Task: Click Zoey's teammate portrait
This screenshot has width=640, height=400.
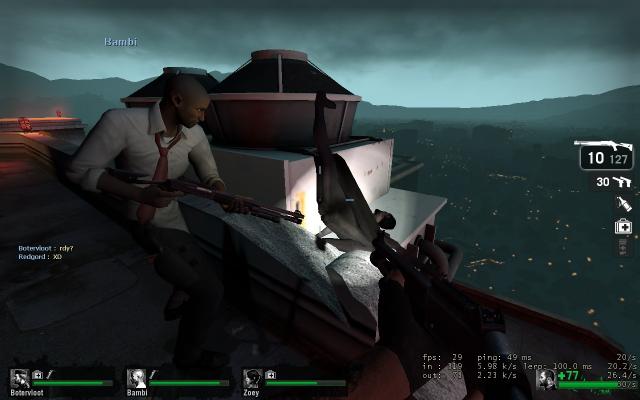Action: (252, 378)
